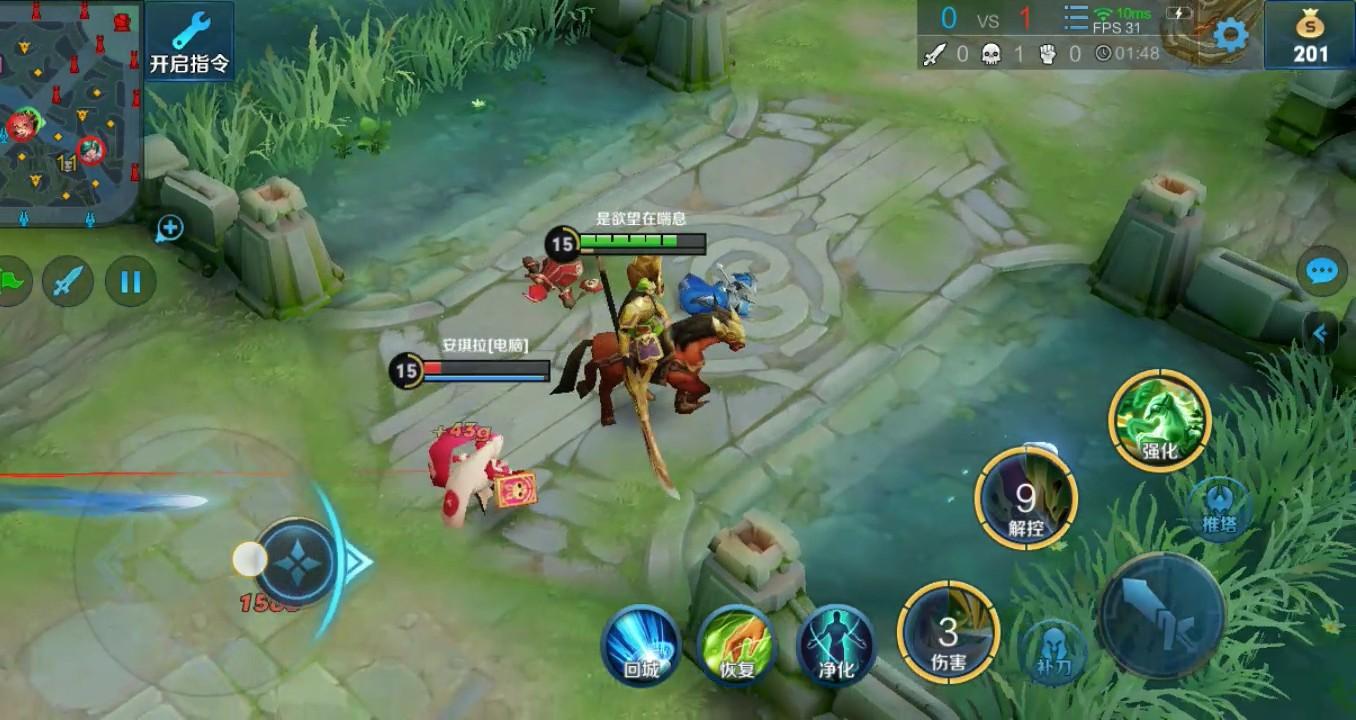1356x720 pixels.
Task: Activate 回城 recall to base
Action: pyautogui.click(x=641, y=645)
